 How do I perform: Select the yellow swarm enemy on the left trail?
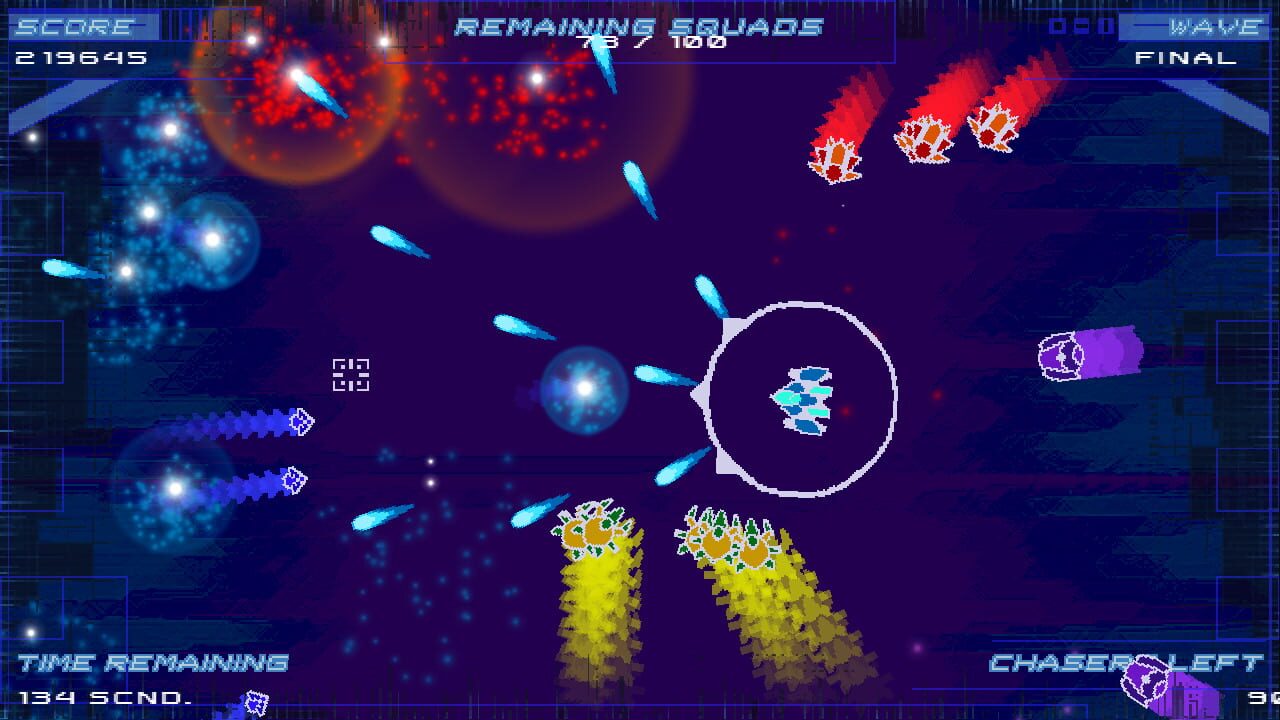595,530
